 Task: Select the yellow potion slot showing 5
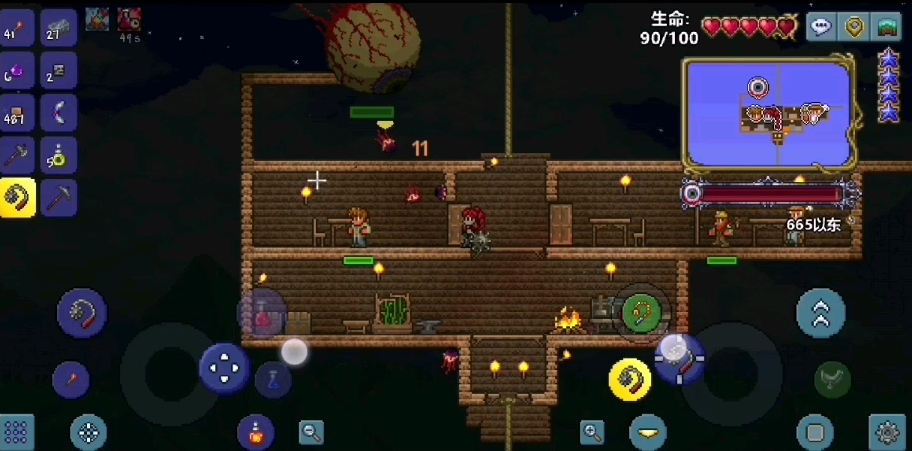pos(59,155)
